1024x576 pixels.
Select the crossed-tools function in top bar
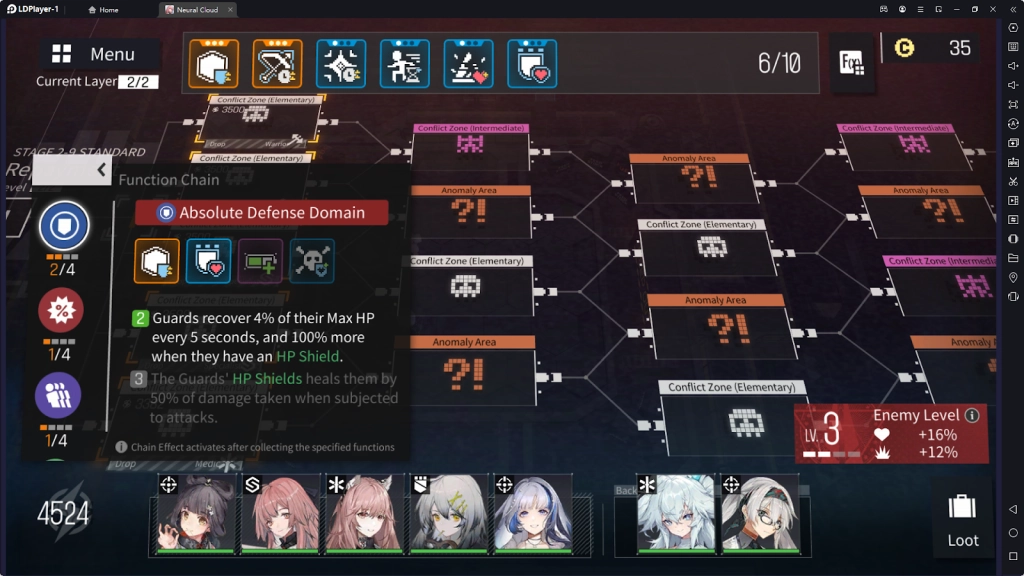(277, 64)
